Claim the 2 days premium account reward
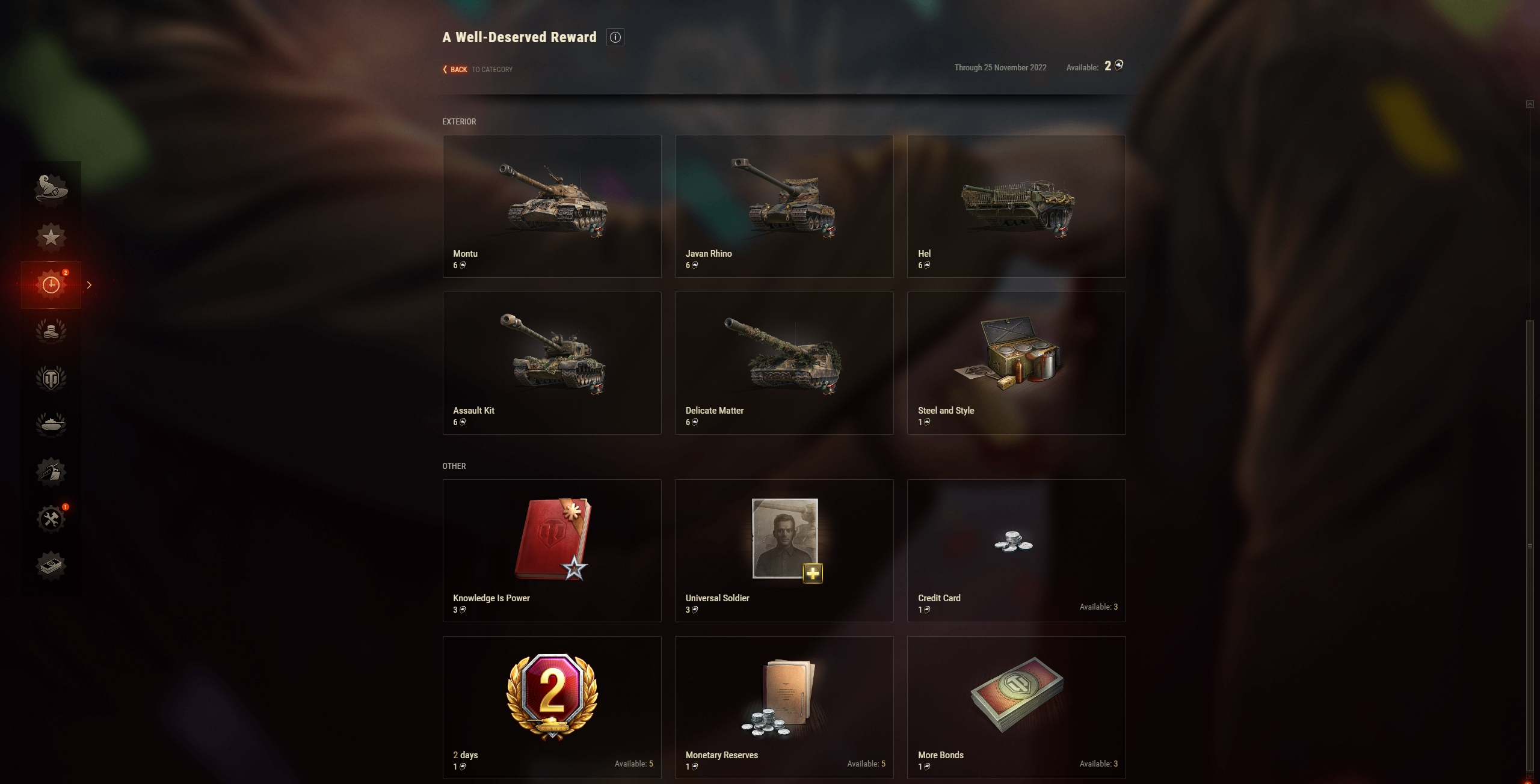 pos(552,707)
